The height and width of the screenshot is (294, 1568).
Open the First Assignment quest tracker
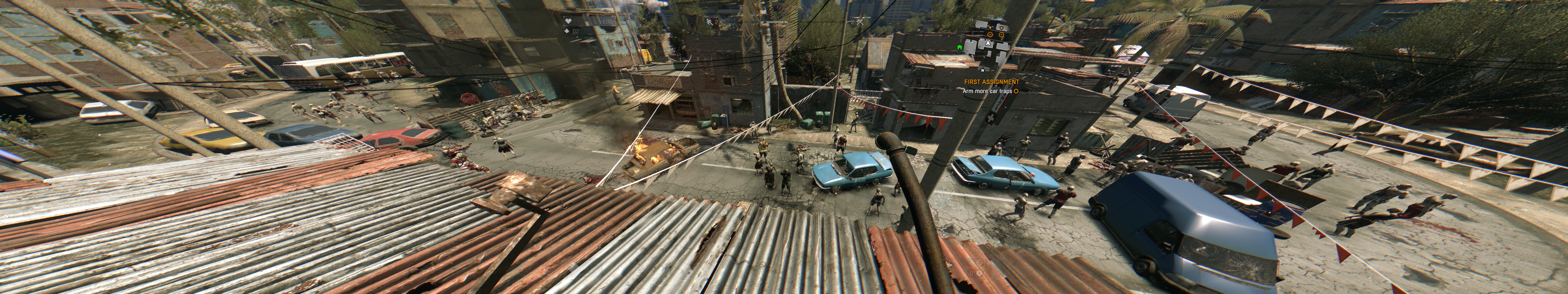point(991,82)
